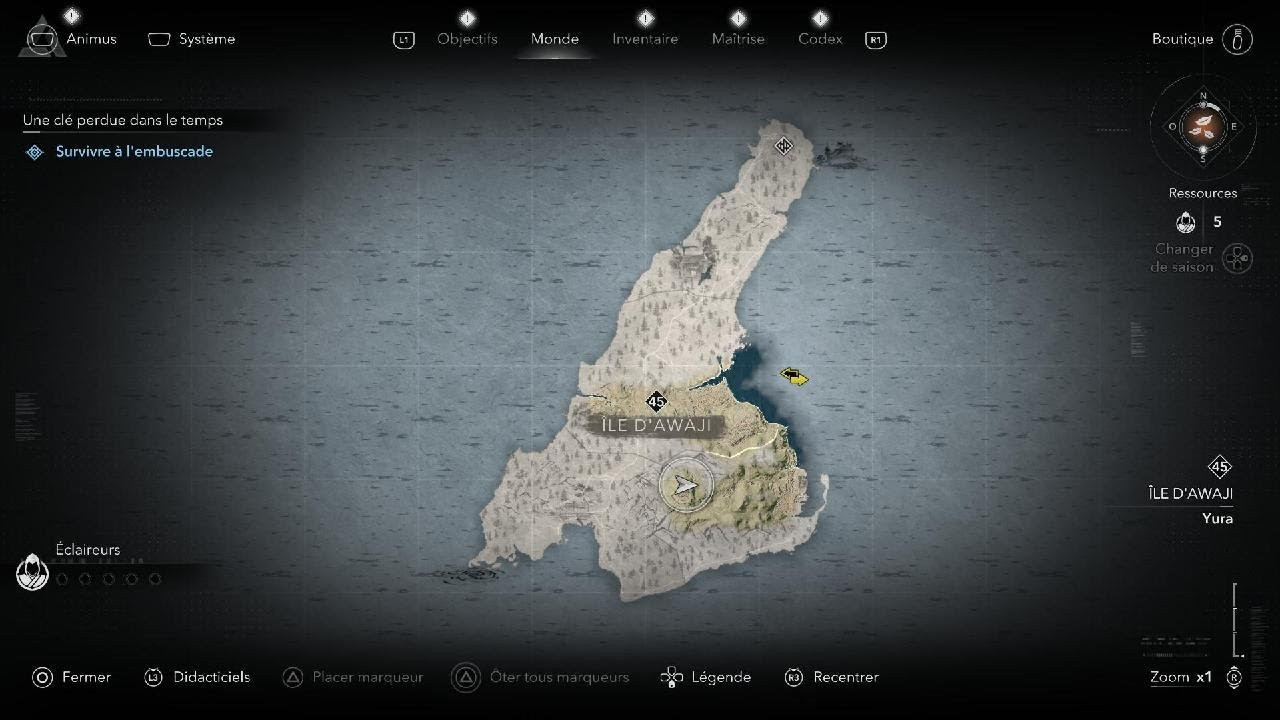Select the yellow boat marker off the coast
The width and height of the screenshot is (1280, 720).
(x=794, y=376)
